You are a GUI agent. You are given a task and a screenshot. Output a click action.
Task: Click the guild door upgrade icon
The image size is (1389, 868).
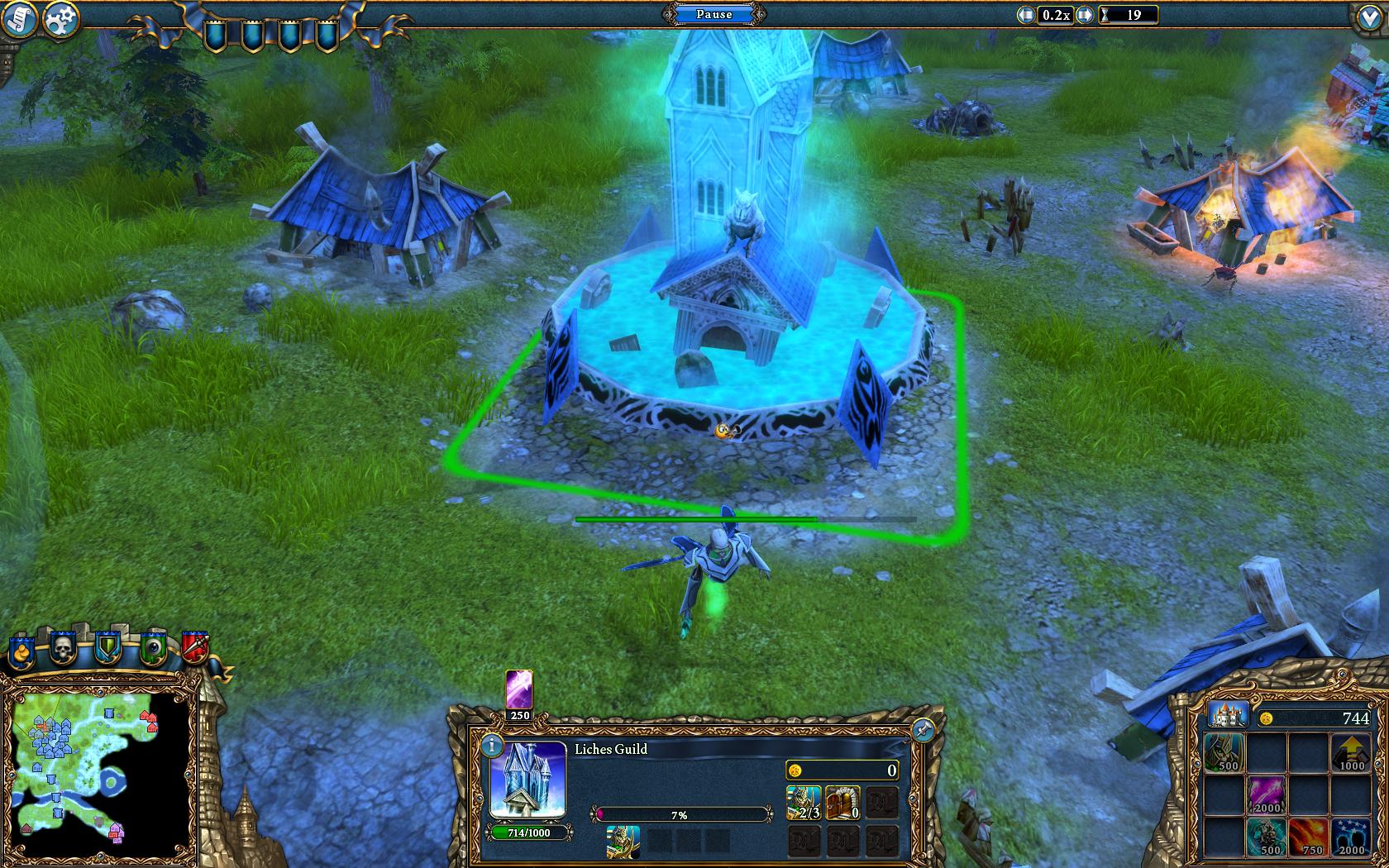point(842,803)
